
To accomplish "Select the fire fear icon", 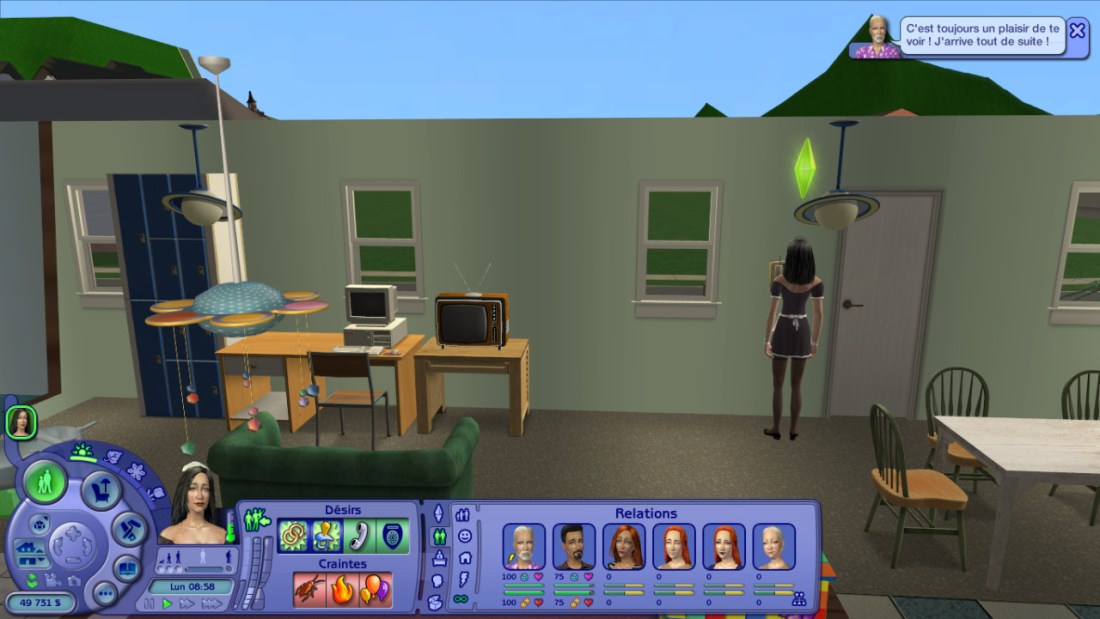I will (x=343, y=589).
